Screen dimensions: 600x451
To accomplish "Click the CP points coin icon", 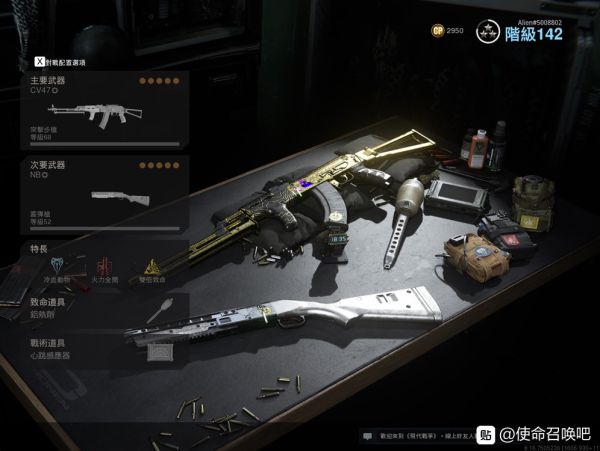I will click(436, 31).
